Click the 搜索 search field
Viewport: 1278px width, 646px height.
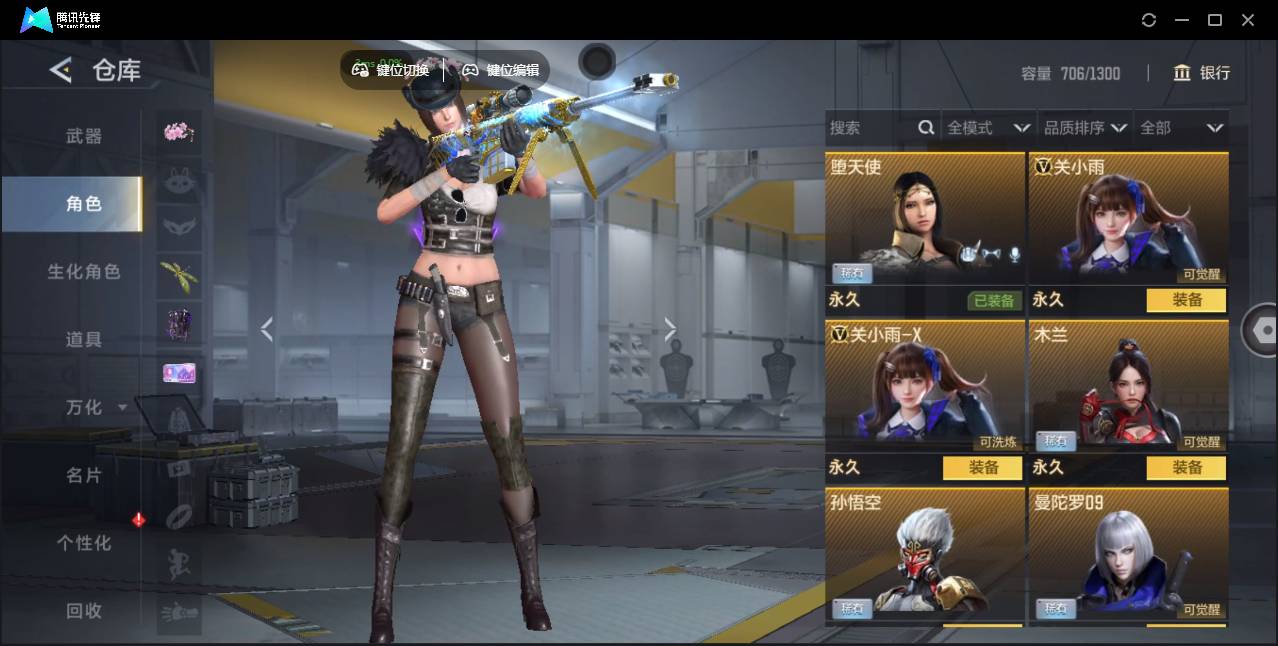pyautogui.click(x=870, y=128)
